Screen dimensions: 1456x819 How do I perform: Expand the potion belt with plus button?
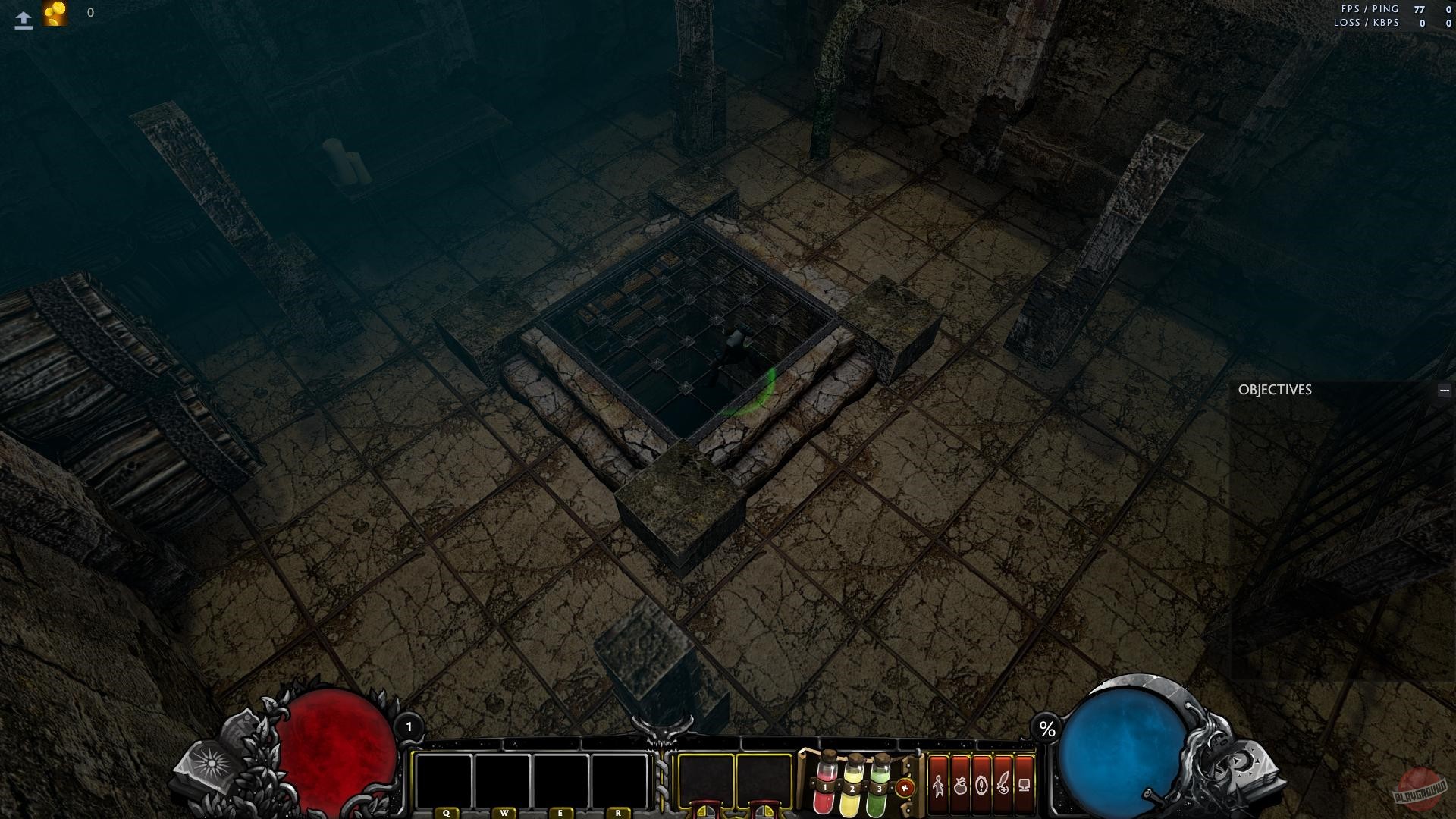pyautogui.click(x=904, y=787)
